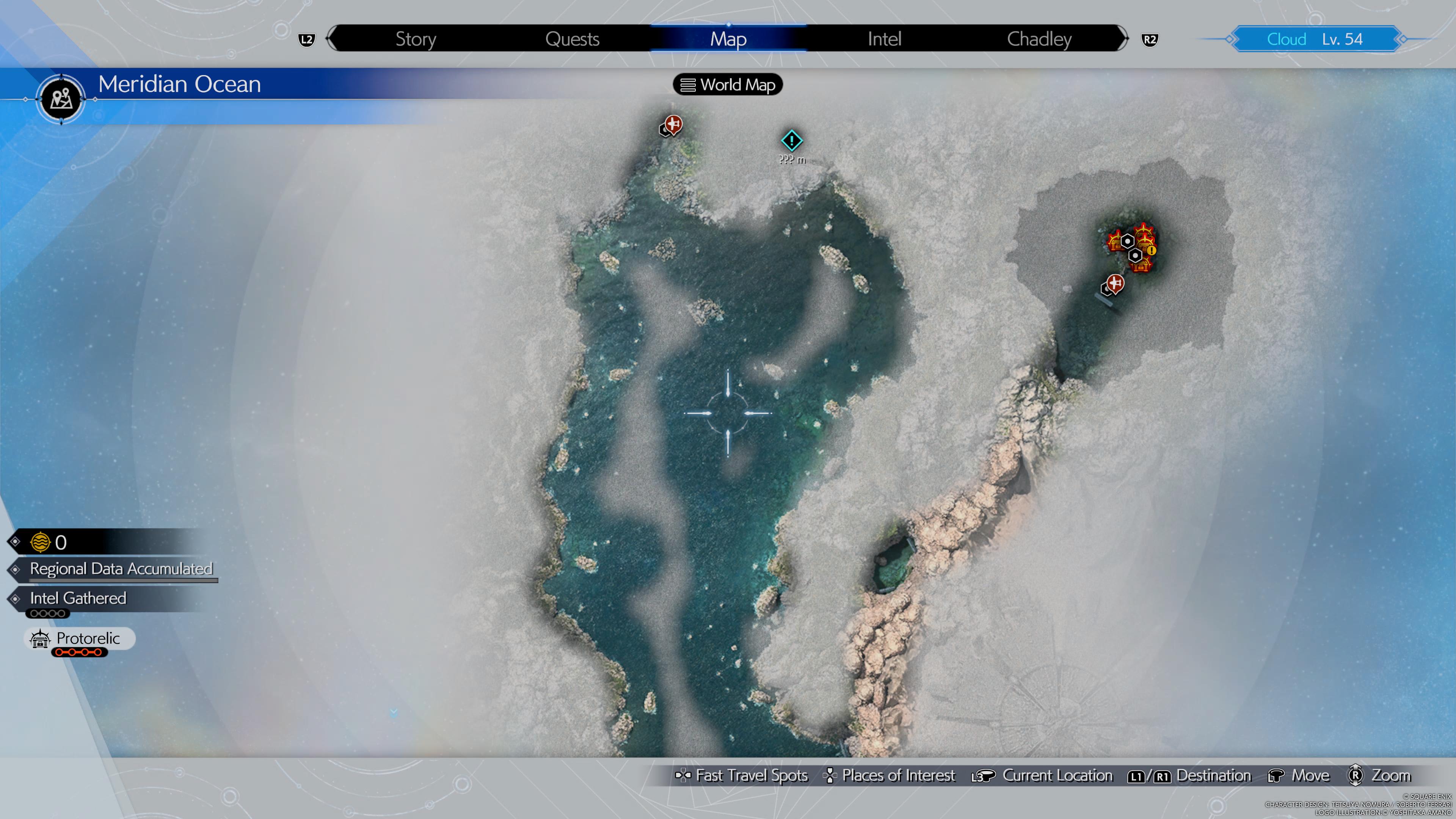This screenshot has width=1456, height=819.
Task: Select the teal quest diamond marker
Action: click(791, 140)
